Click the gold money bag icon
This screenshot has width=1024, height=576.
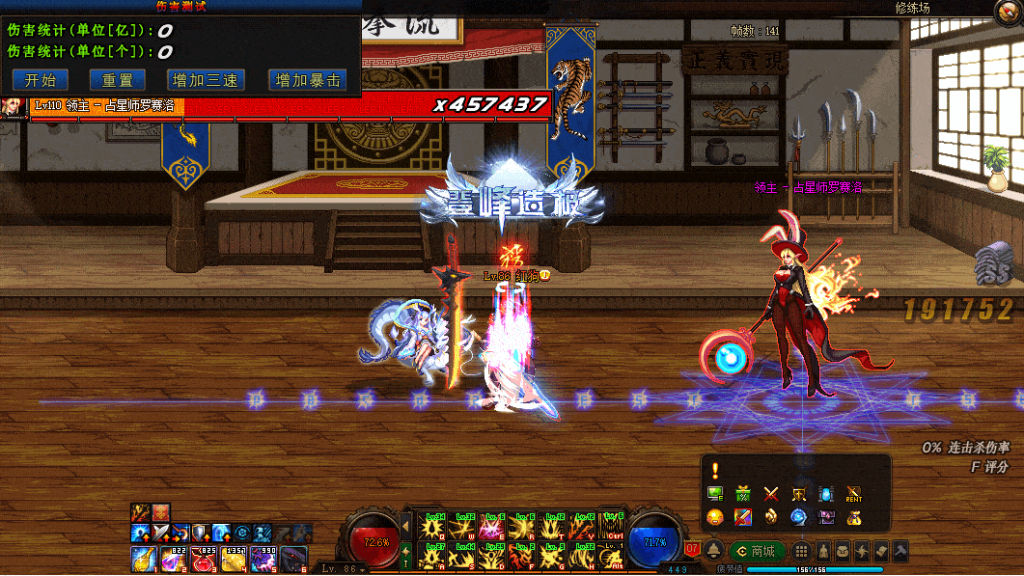point(853,517)
